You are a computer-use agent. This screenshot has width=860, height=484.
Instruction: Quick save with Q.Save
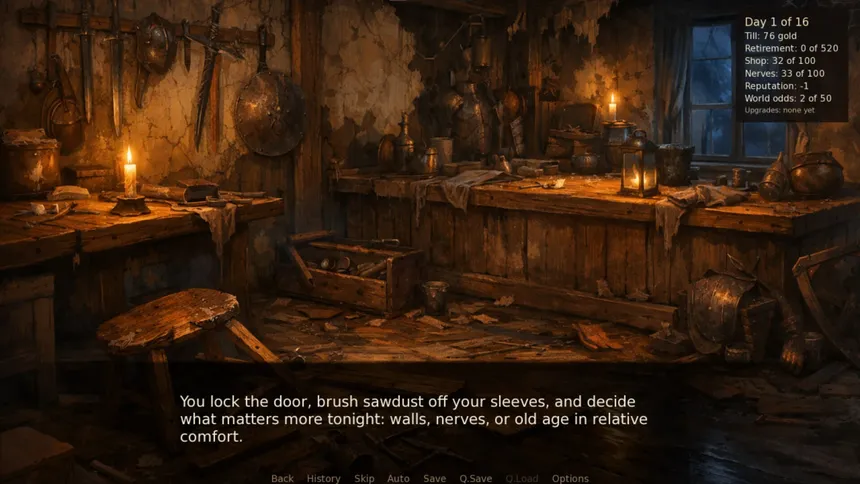click(475, 478)
